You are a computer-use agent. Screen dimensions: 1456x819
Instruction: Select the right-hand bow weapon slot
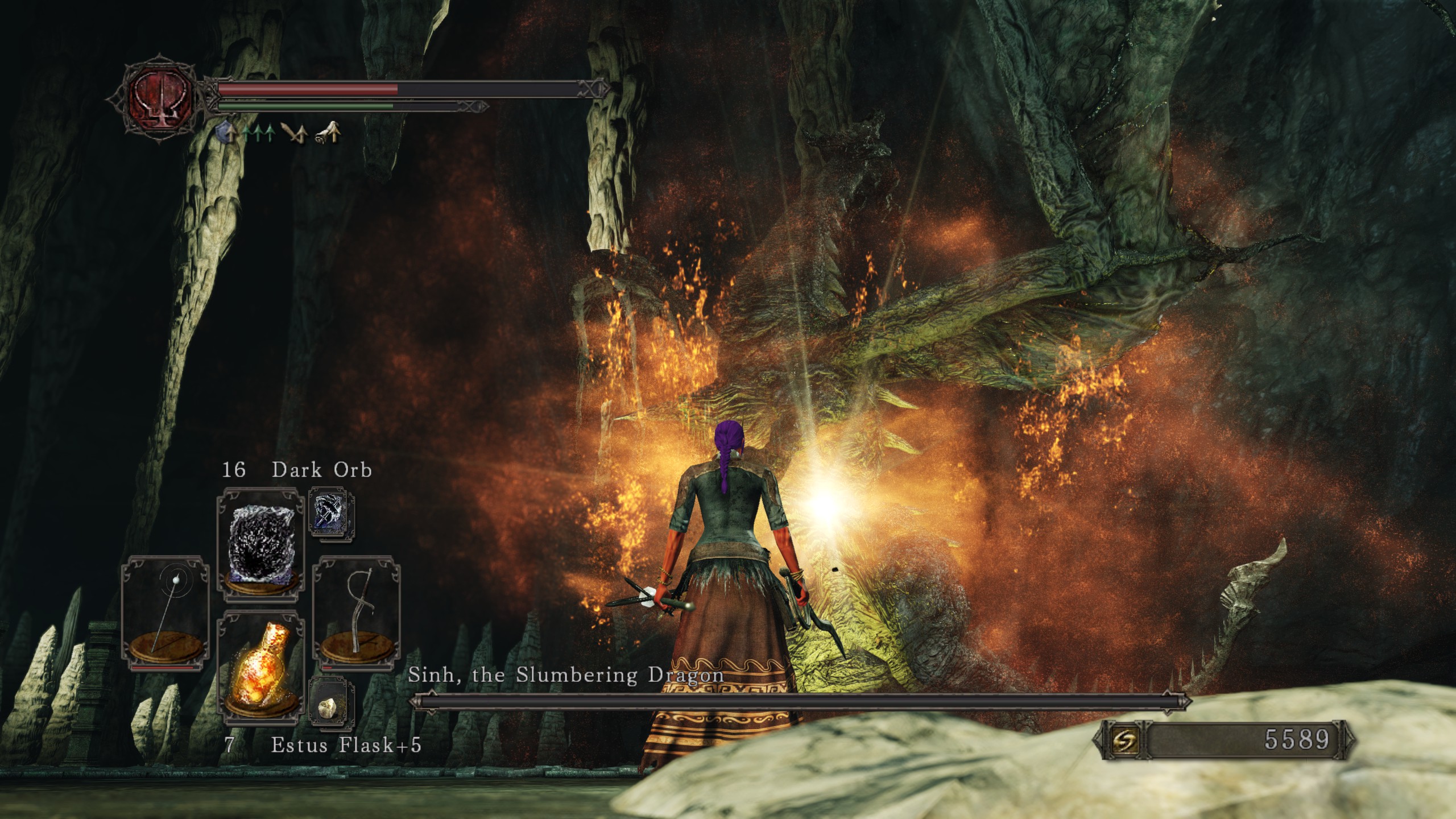[357, 614]
